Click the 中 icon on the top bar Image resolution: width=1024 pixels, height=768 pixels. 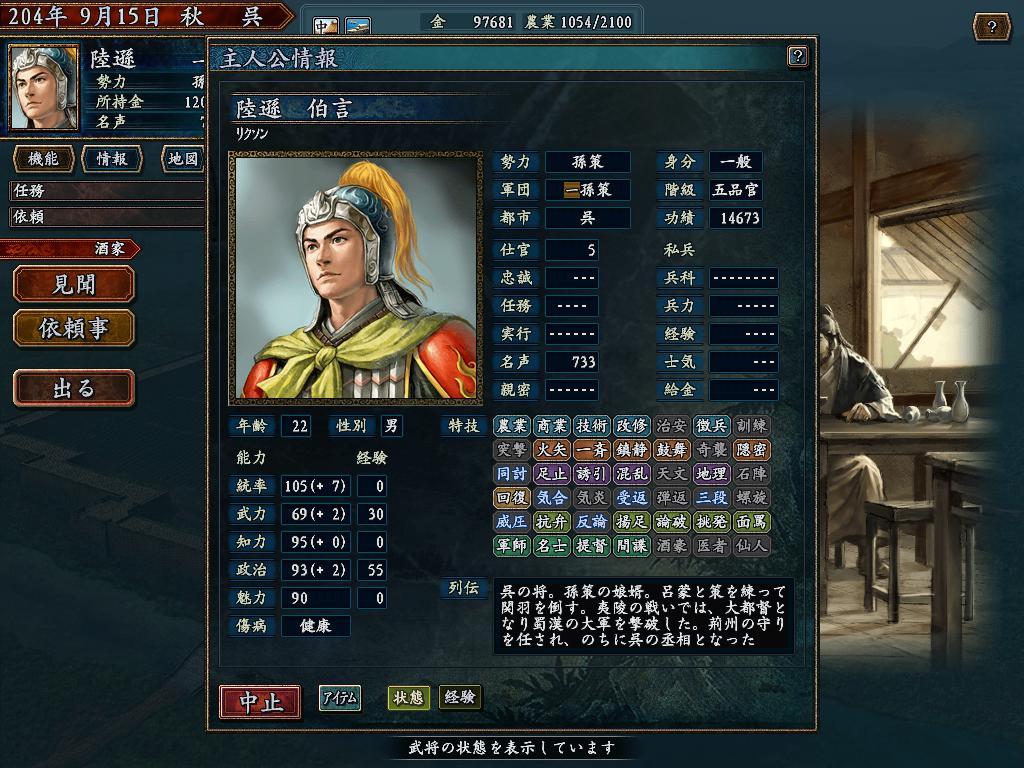(x=326, y=25)
